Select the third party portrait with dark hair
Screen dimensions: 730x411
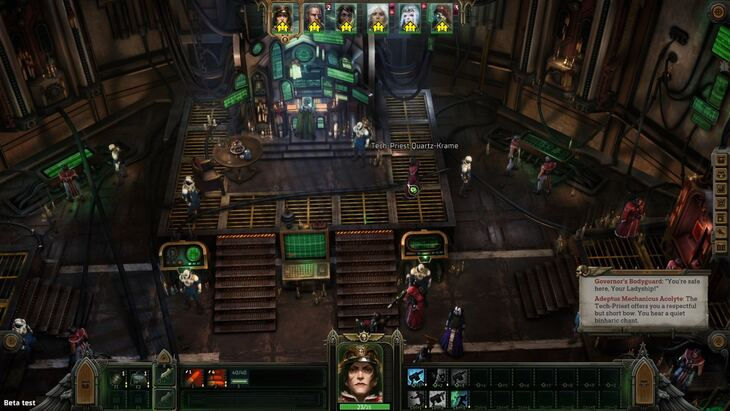point(346,17)
